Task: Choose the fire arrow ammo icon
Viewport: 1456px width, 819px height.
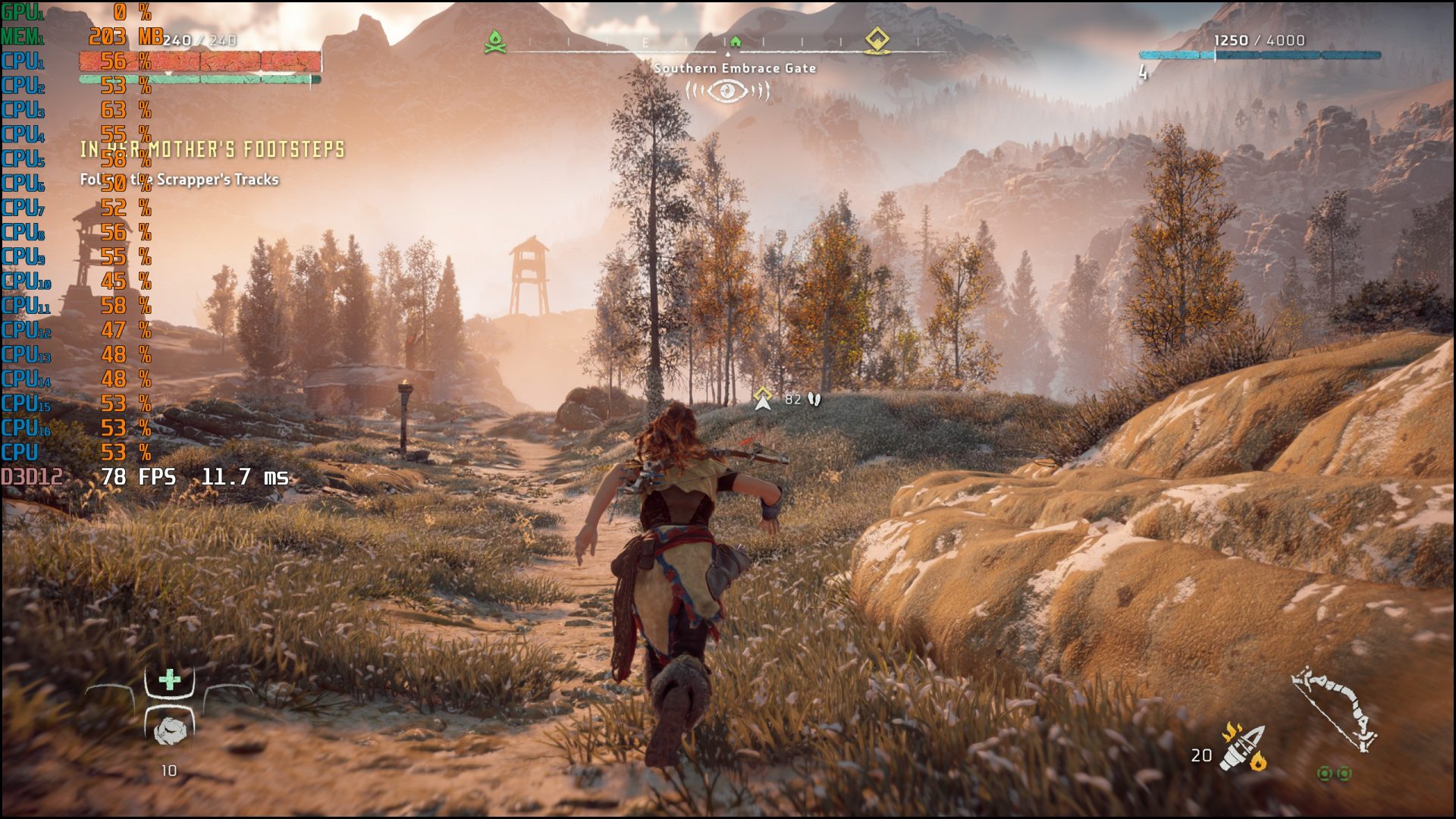Action: [1243, 748]
